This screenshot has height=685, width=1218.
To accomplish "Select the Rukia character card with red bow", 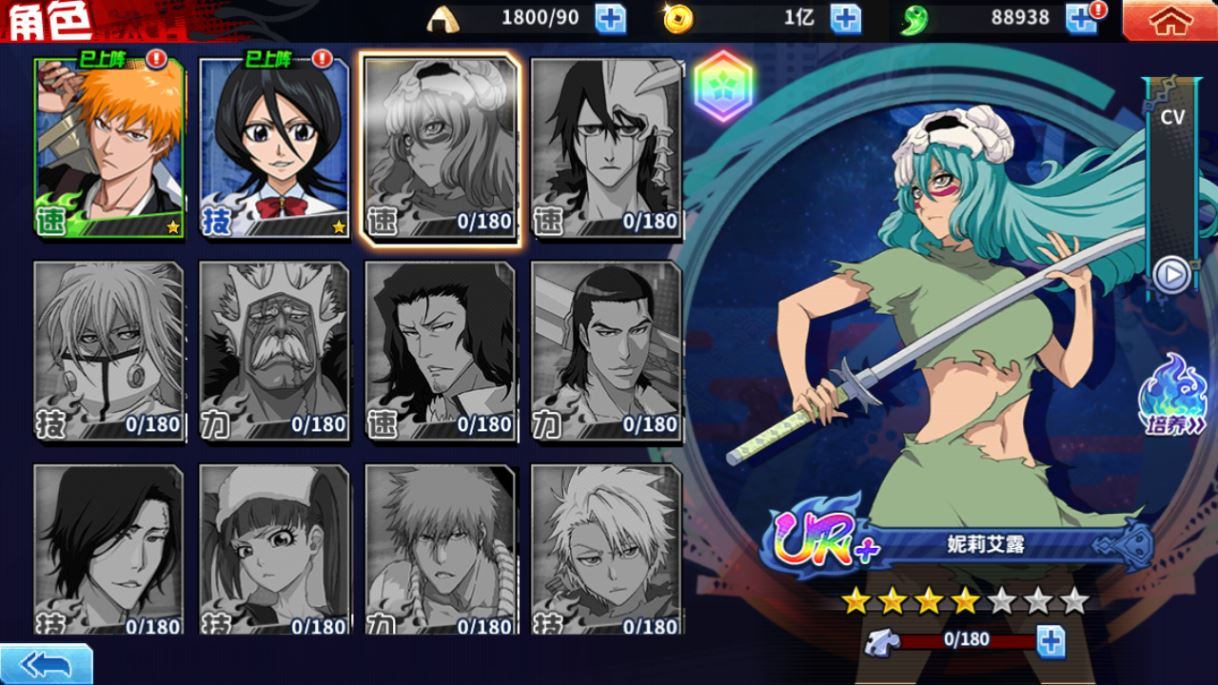I will pos(275,148).
